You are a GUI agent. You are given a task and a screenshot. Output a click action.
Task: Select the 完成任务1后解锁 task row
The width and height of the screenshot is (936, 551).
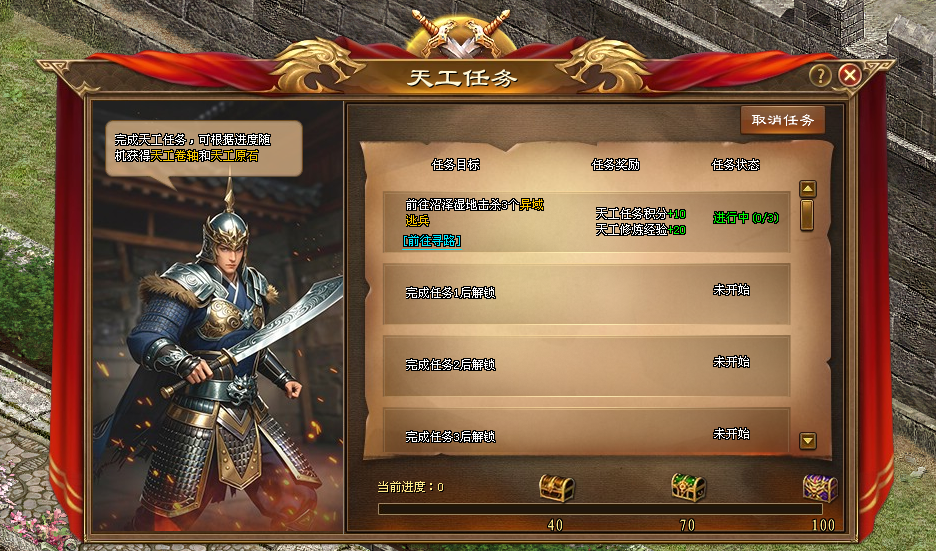point(586,293)
